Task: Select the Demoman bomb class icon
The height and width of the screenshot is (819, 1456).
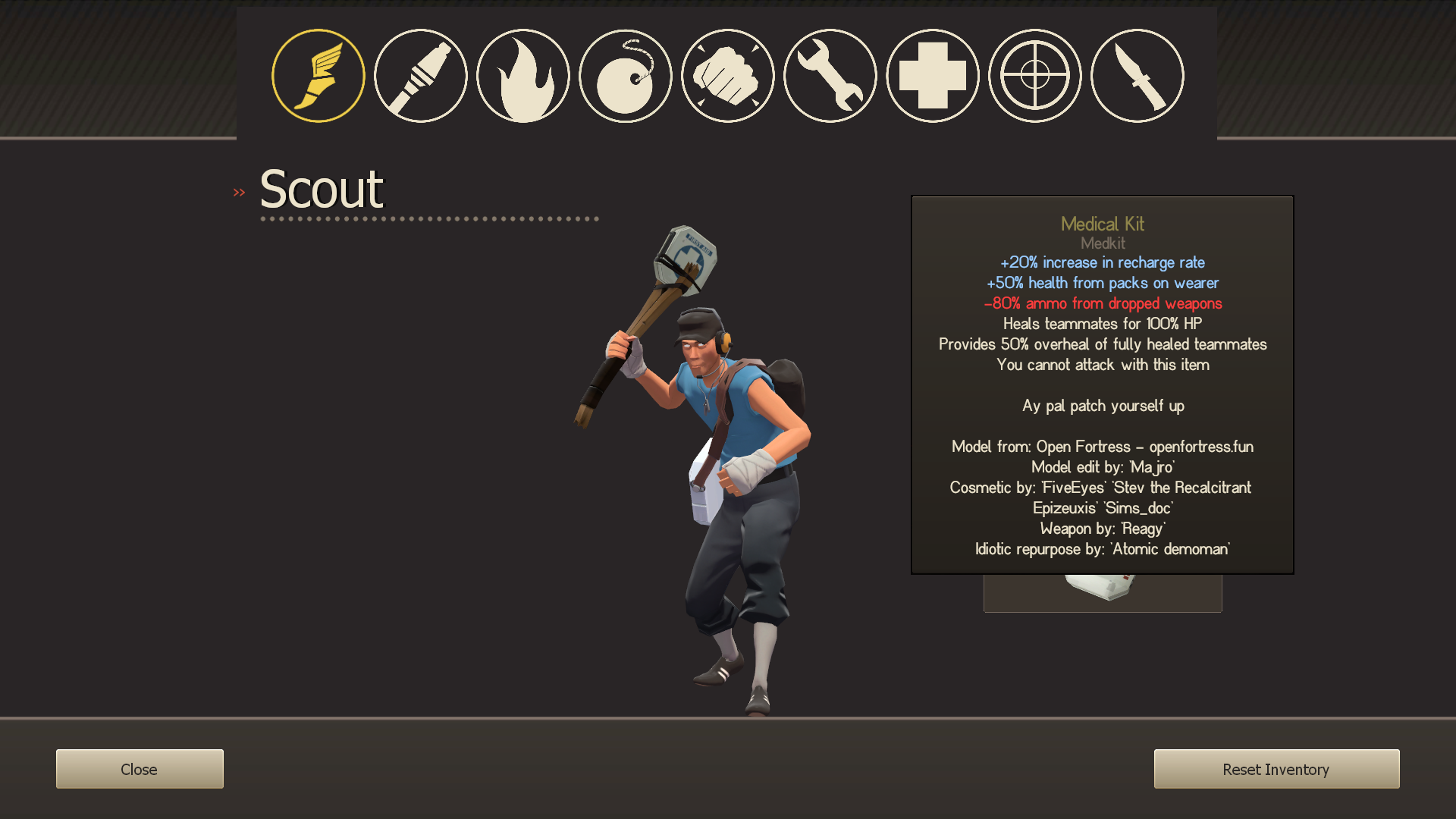Action: 625,75
